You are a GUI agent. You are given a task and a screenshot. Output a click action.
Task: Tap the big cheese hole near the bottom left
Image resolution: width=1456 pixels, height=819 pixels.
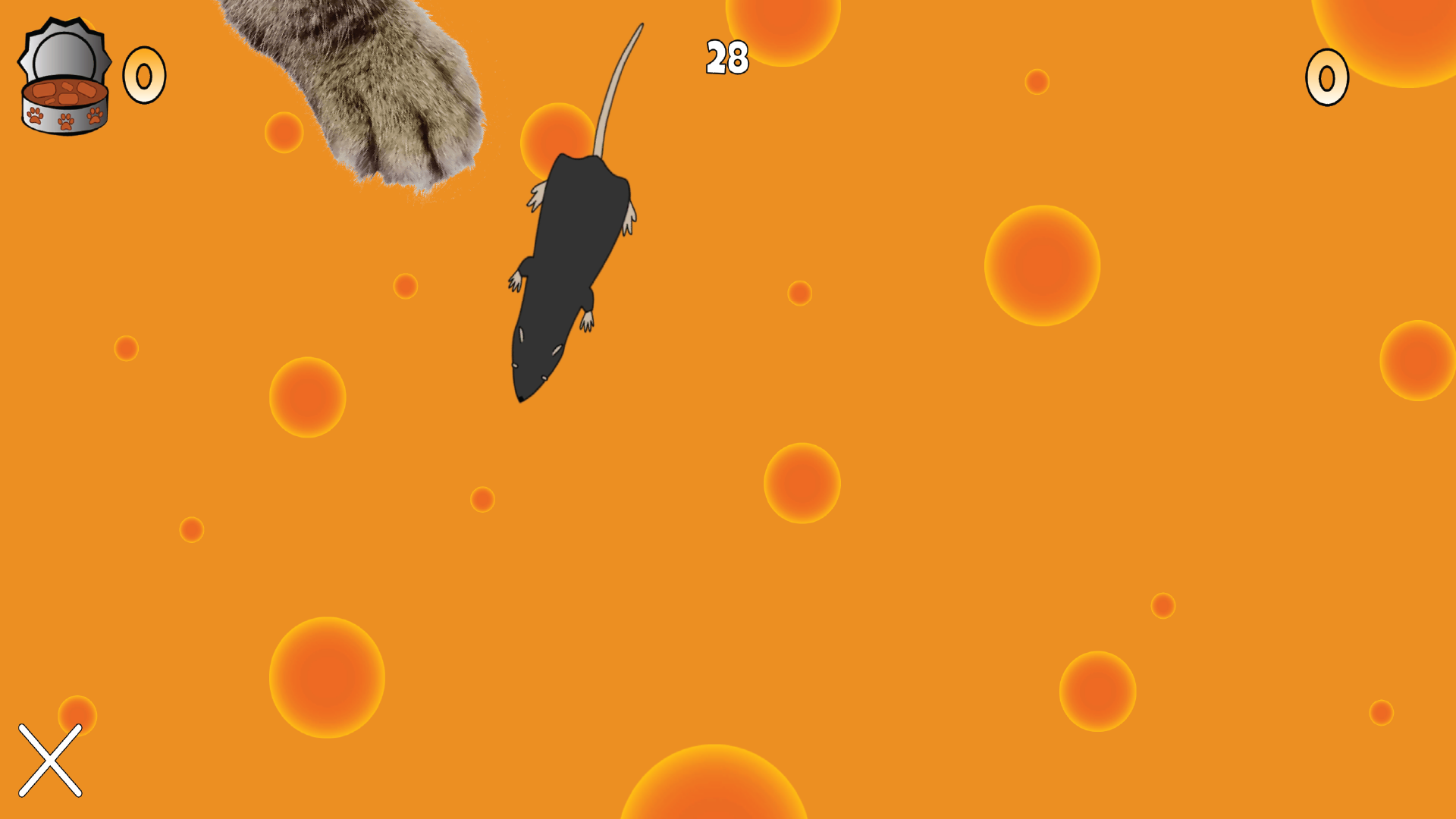pos(326,679)
